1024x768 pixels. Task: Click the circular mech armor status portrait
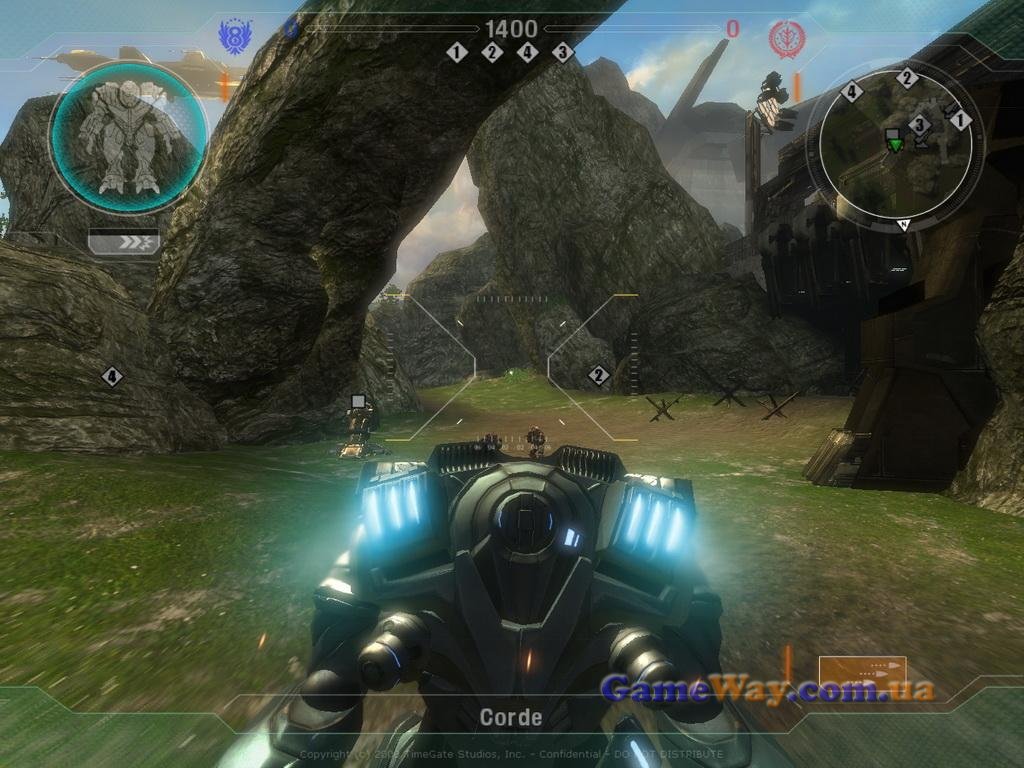(129, 137)
